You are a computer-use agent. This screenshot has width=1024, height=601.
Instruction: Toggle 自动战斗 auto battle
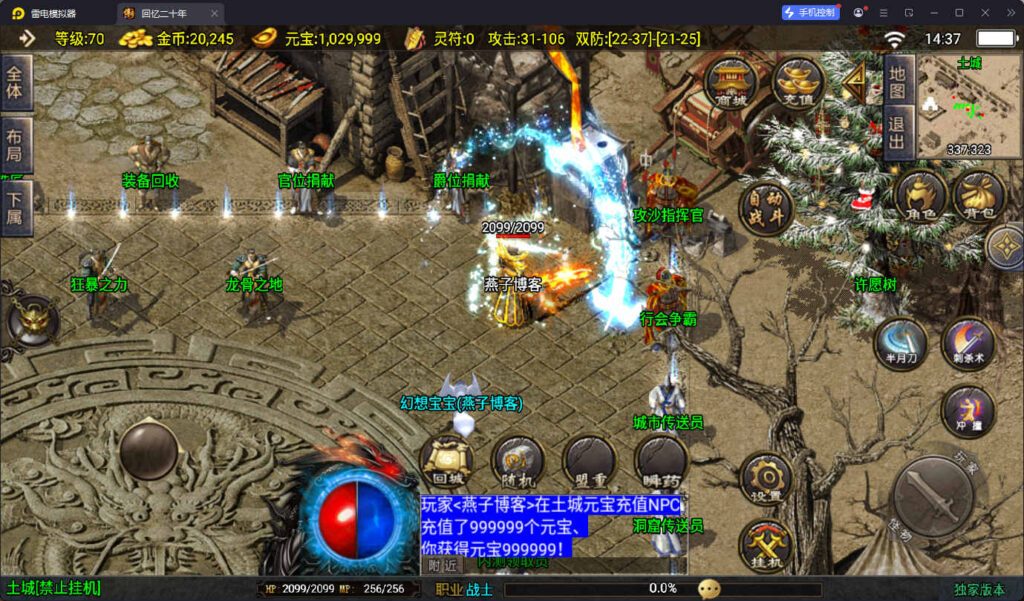point(766,208)
